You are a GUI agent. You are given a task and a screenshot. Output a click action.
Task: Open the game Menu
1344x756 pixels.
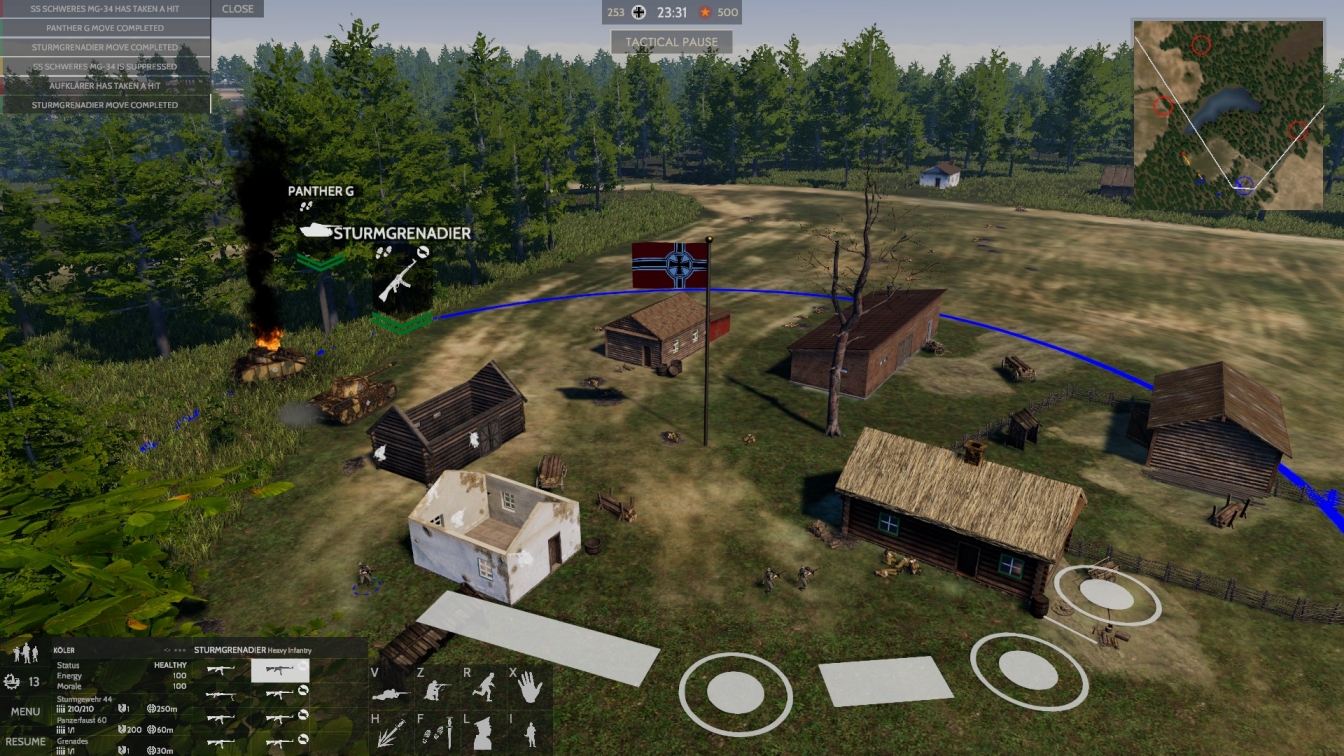coord(25,712)
